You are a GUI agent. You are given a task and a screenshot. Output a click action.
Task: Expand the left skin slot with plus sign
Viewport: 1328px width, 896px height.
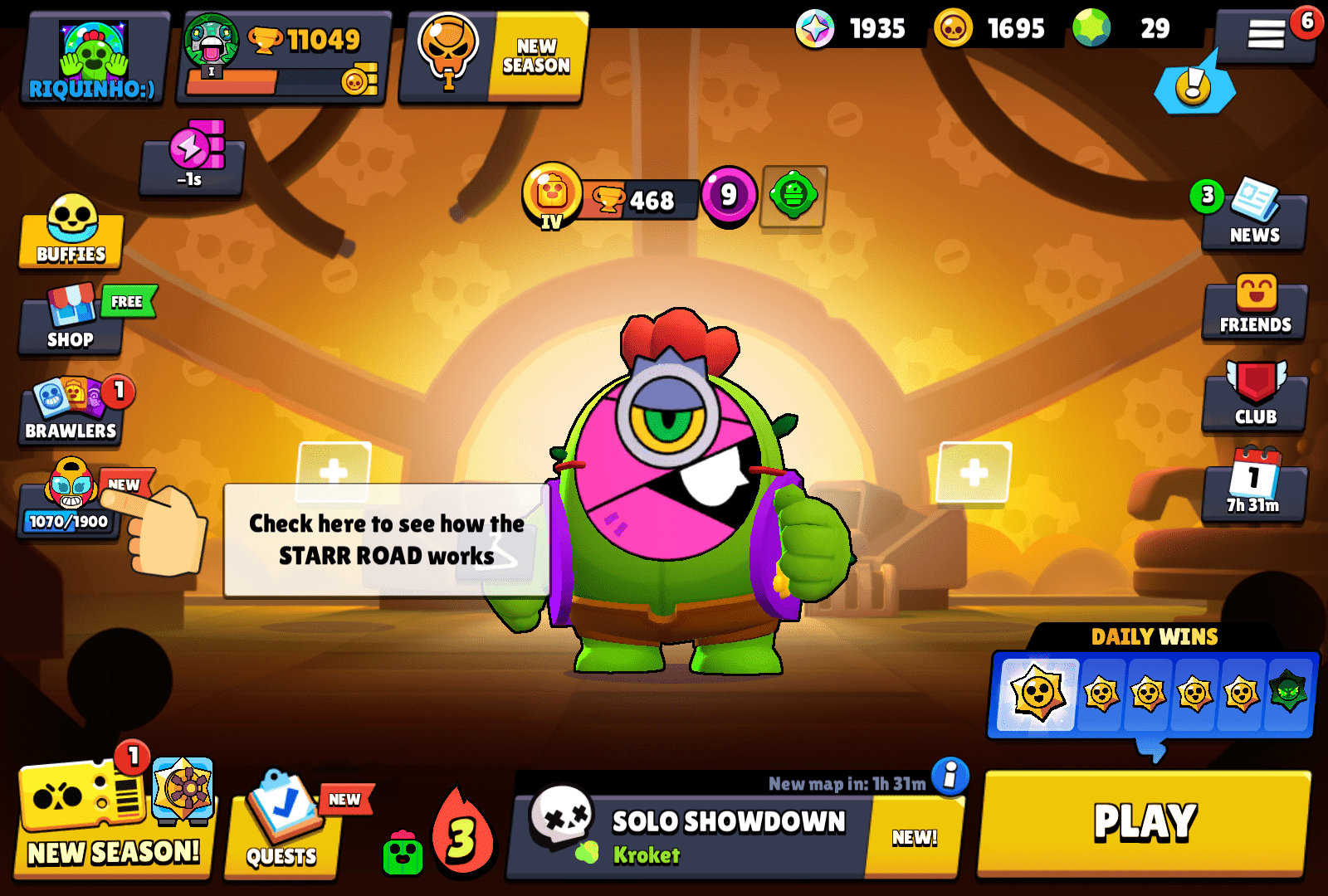331,473
